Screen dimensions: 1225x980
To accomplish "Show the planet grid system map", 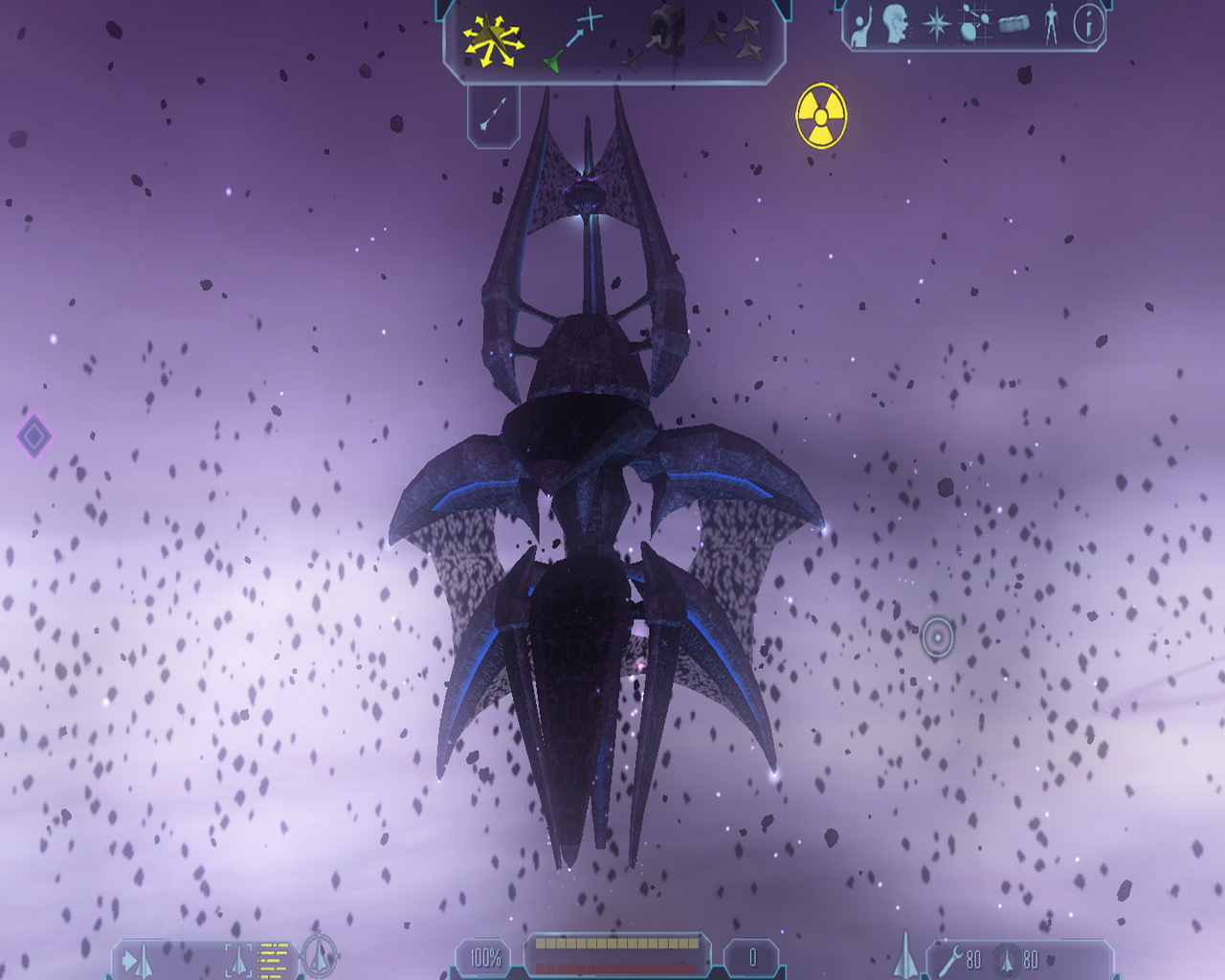I will [x=974, y=25].
